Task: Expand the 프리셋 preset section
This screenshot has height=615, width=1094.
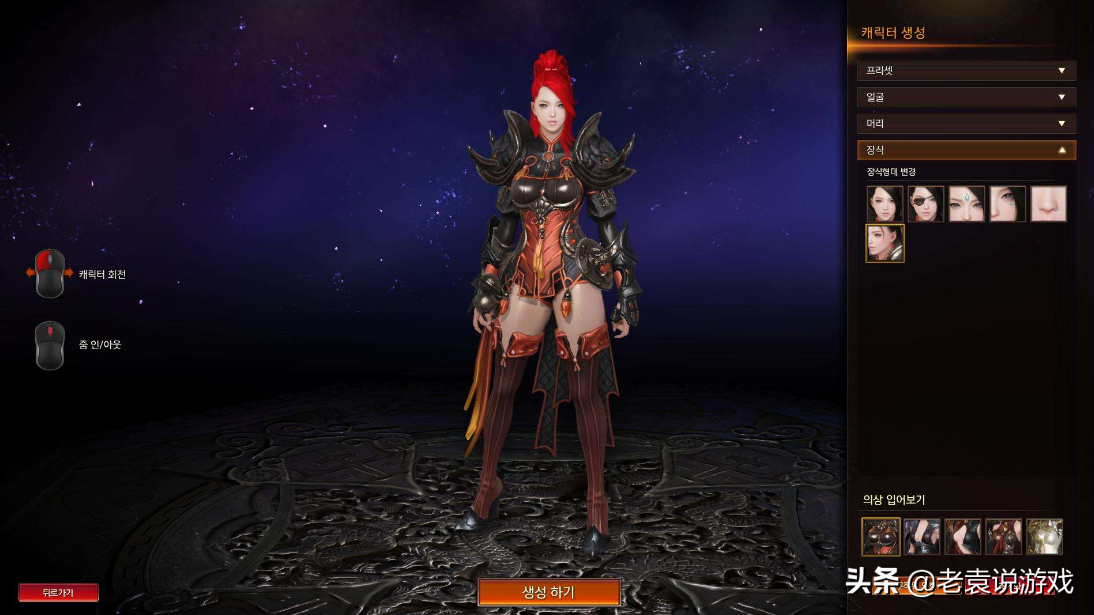Action: tap(966, 71)
